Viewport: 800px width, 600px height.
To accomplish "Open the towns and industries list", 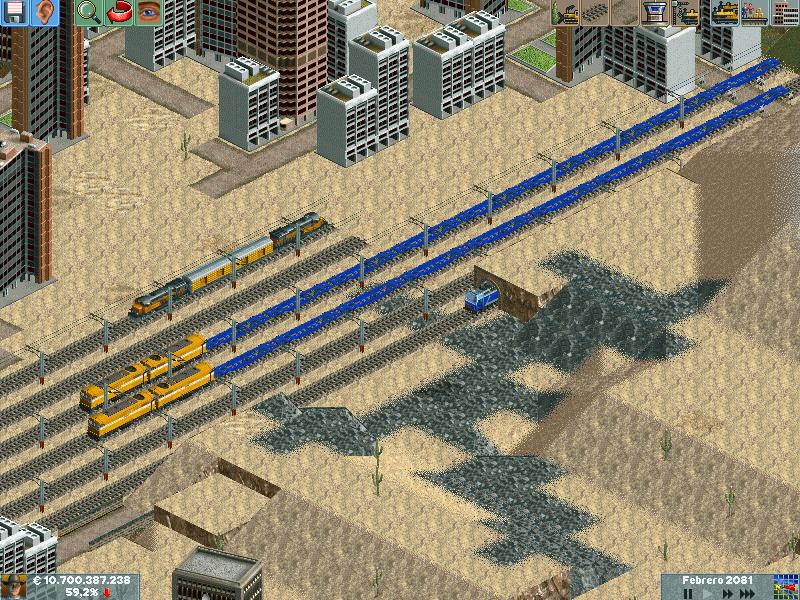I will (784, 13).
